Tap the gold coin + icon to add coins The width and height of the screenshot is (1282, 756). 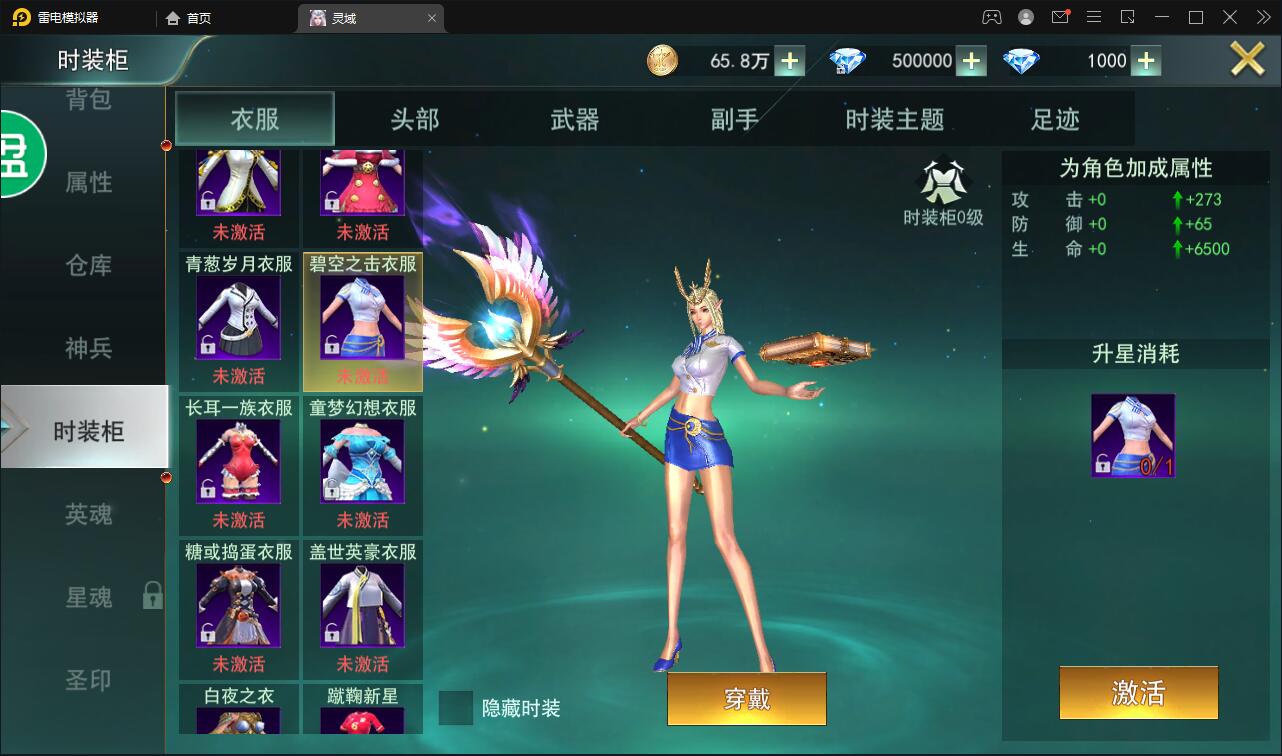(x=789, y=61)
